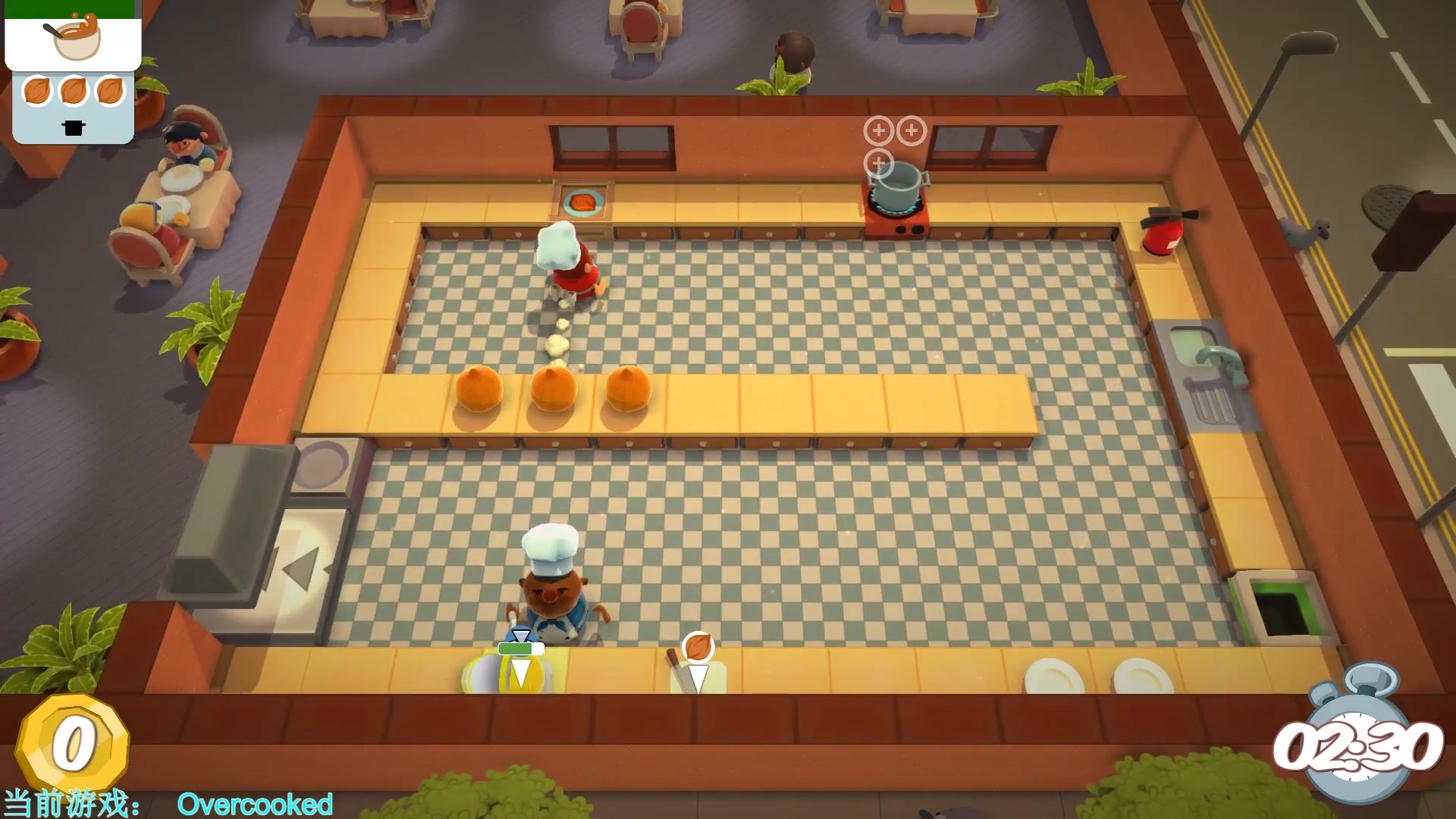Pick the middle onion on the center counter
1456x819 pixels.
pyautogui.click(x=553, y=389)
